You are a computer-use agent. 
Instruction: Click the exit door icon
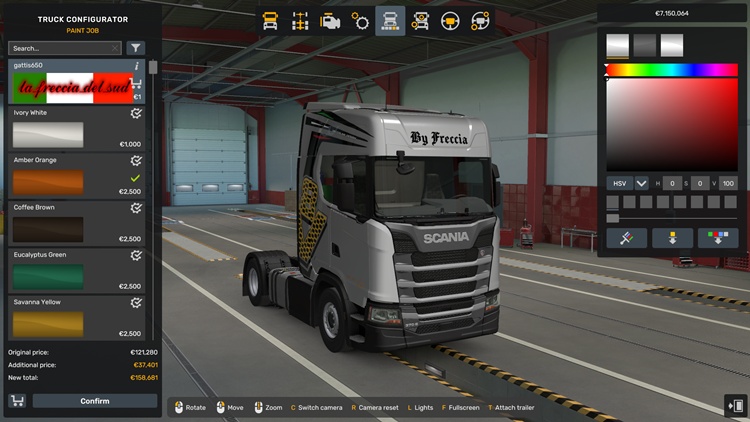735,405
